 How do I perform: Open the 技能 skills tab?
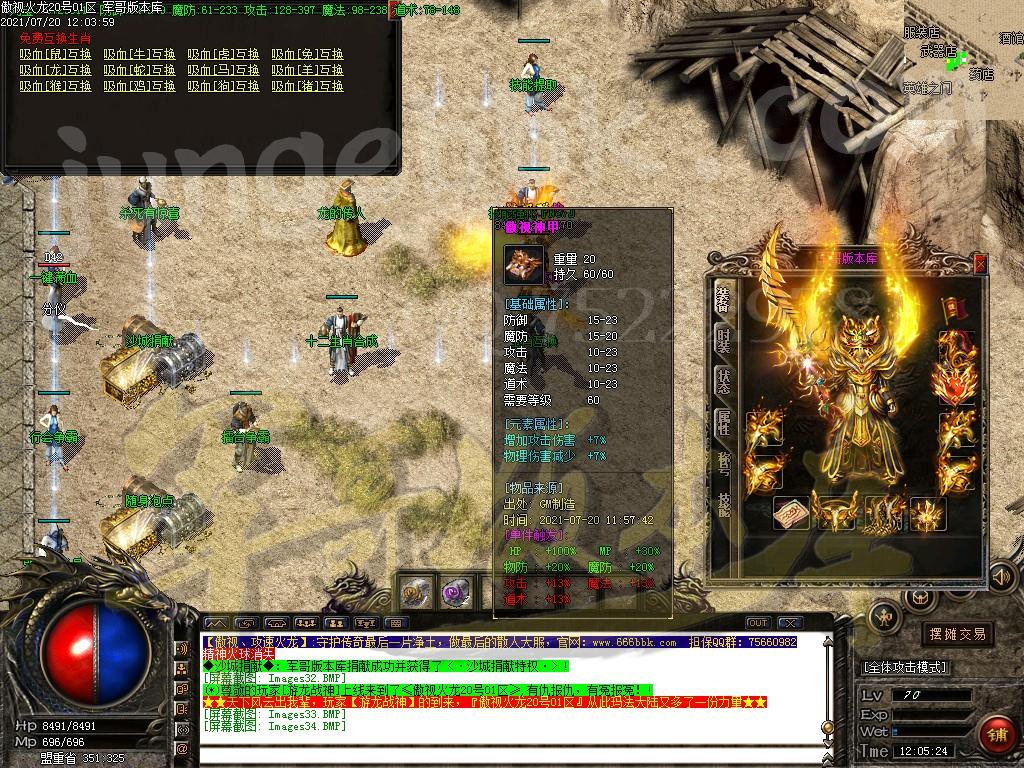pyautogui.click(x=723, y=503)
